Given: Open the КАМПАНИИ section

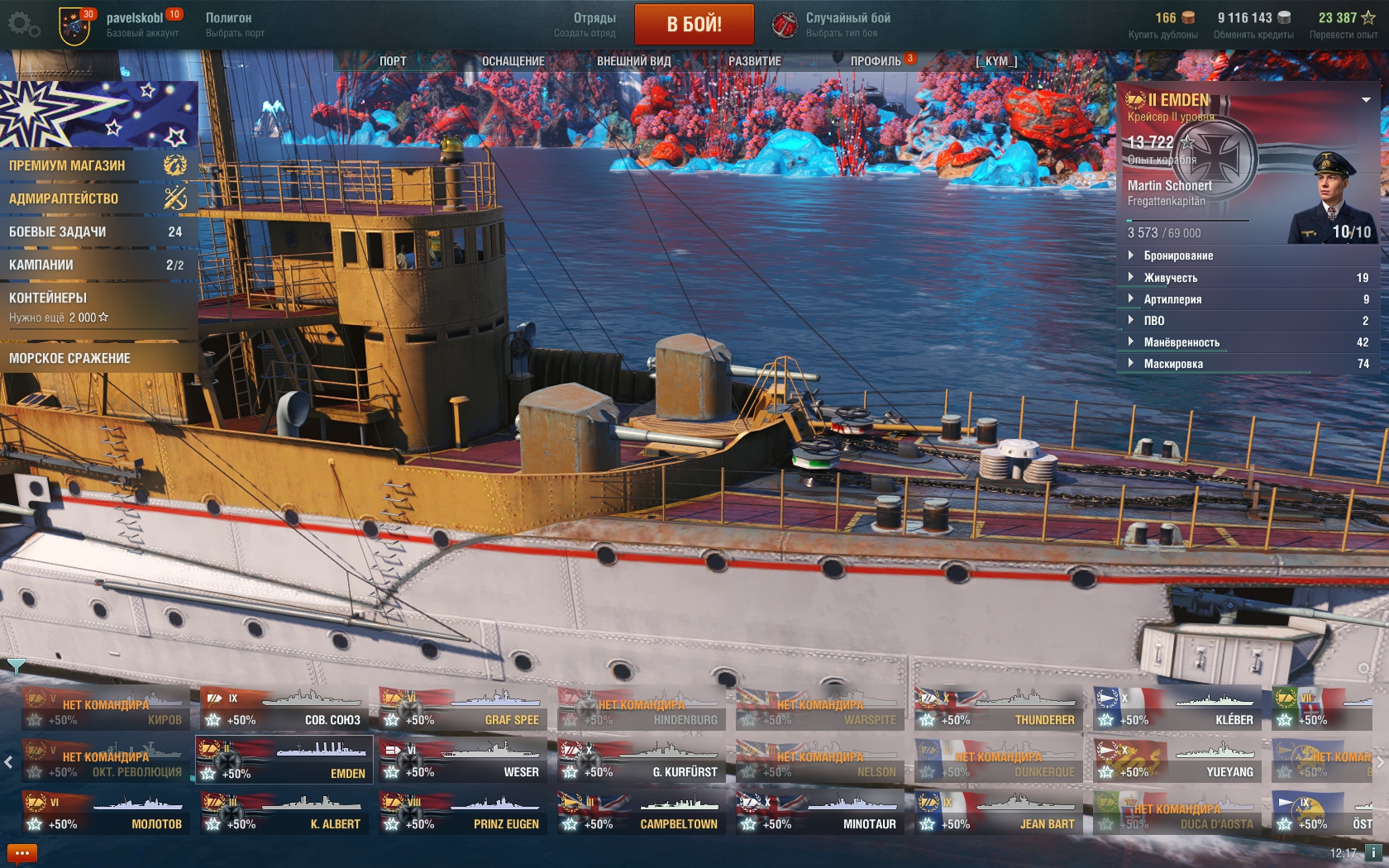Looking at the screenshot, I should coord(95,265).
